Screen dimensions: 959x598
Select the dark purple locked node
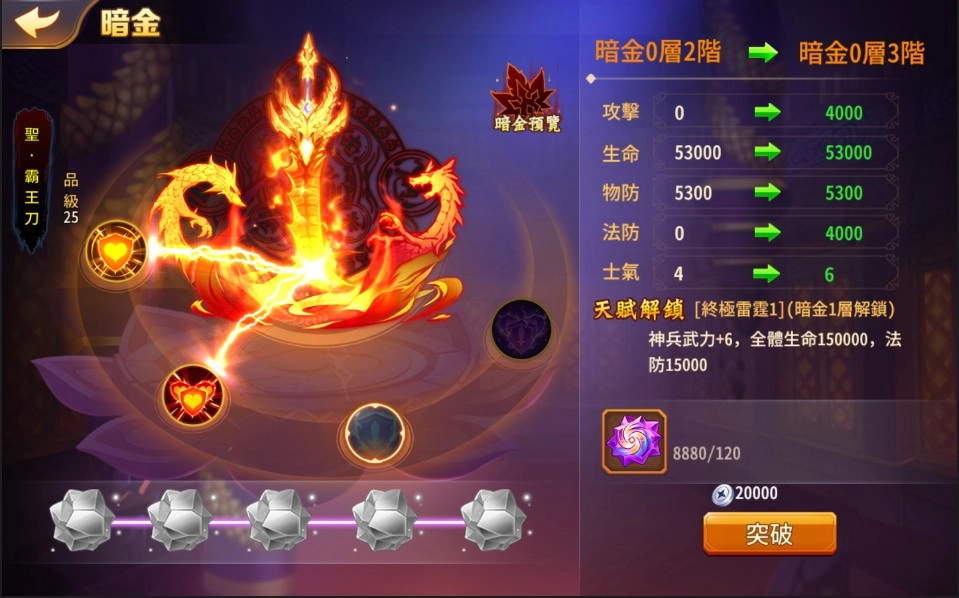click(x=521, y=329)
